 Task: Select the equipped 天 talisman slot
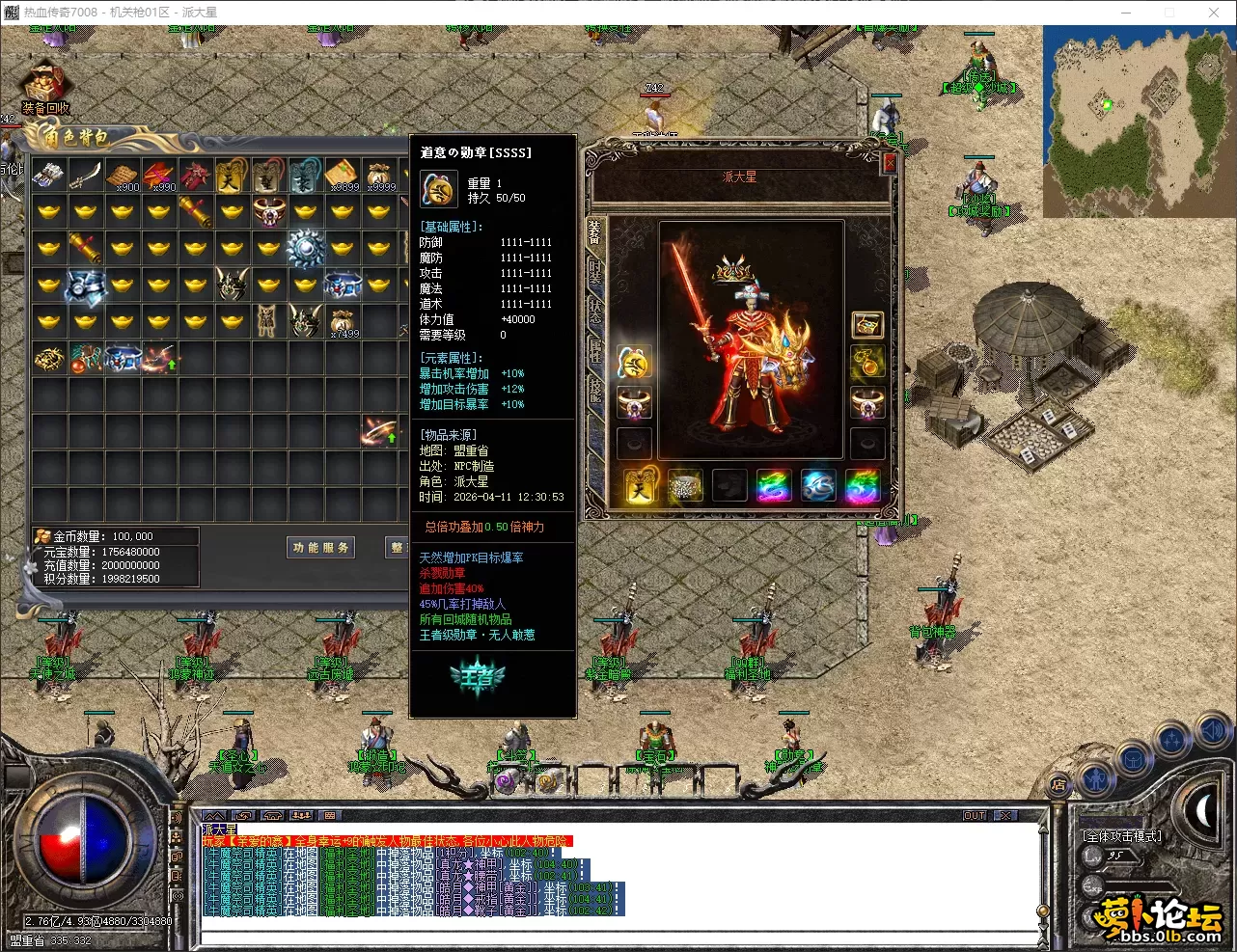tap(639, 486)
